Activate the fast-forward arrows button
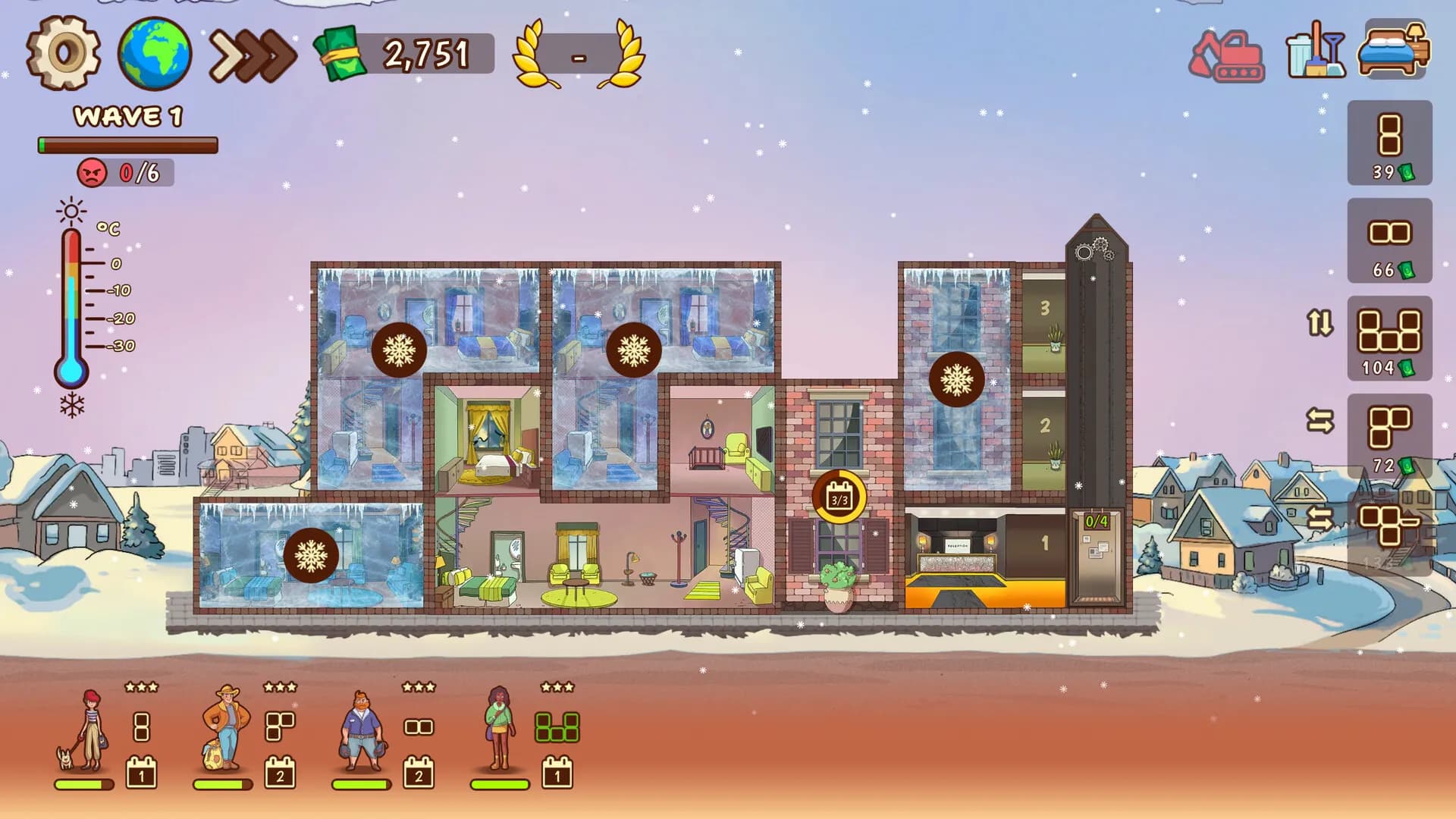Viewport: 1456px width, 819px height. tap(253, 55)
